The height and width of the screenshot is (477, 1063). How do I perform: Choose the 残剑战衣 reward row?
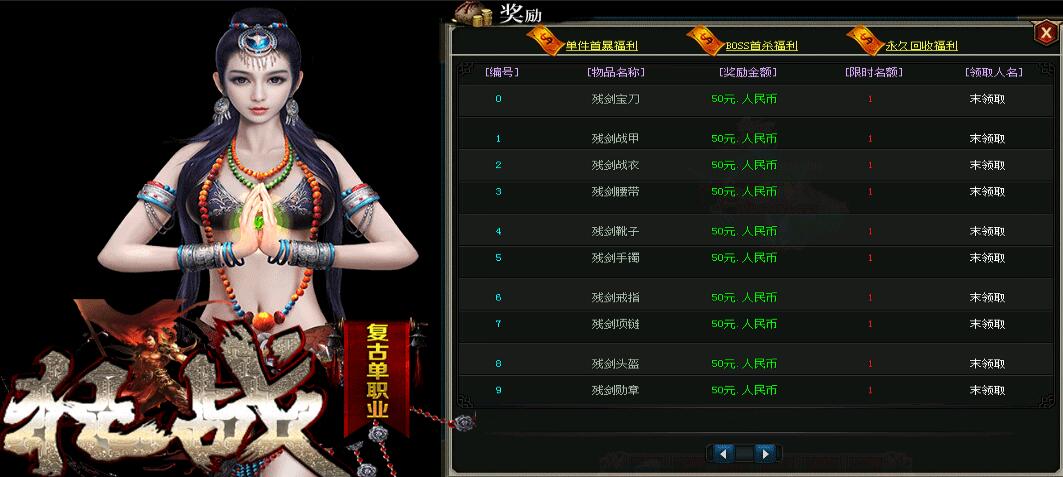pyautogui.click(x=616, y=165)
